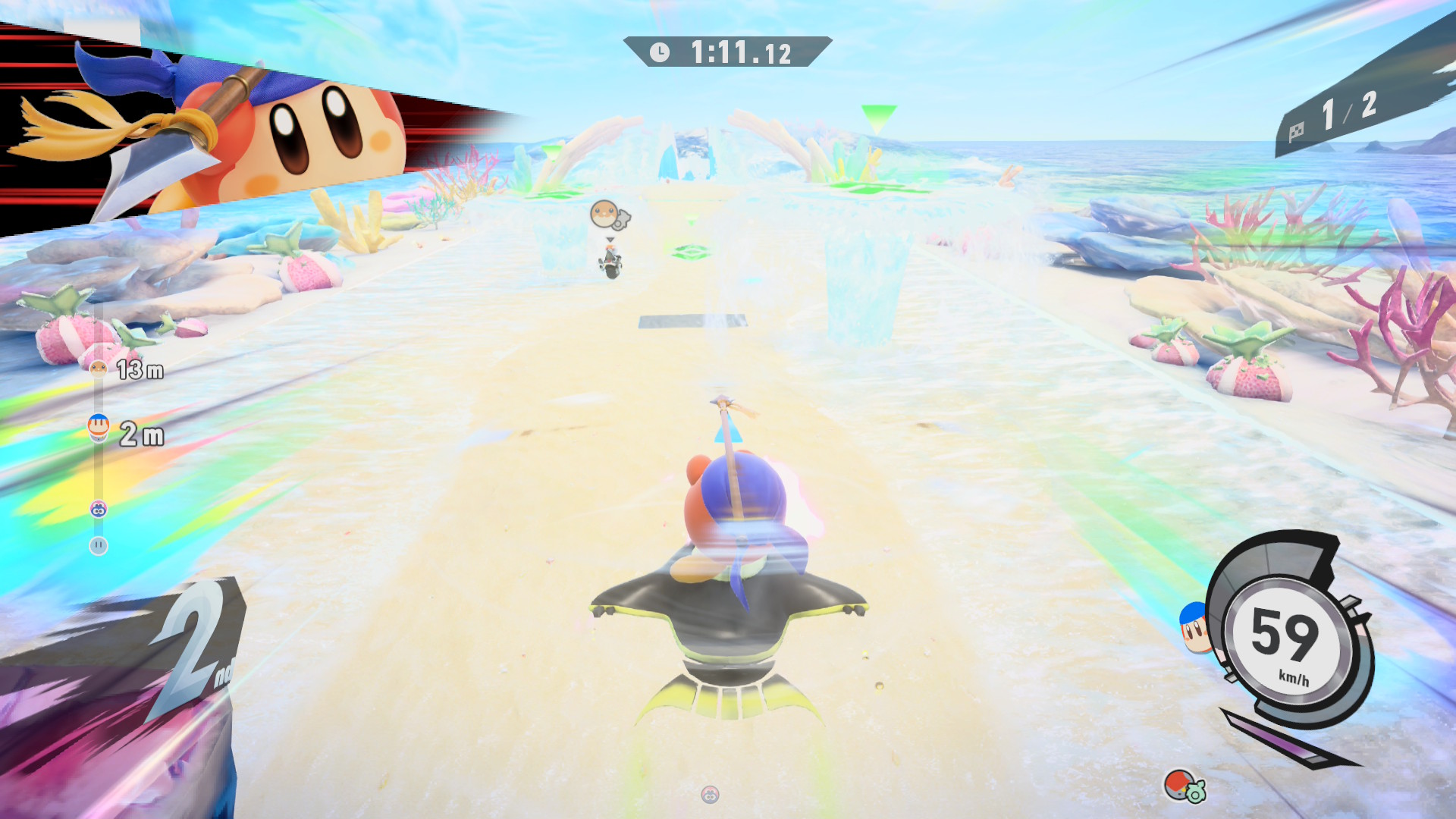The height and width of the screenshot is (819, 1456).
Task: Click the 13m distance label
Action: click(x=141, y=370)
